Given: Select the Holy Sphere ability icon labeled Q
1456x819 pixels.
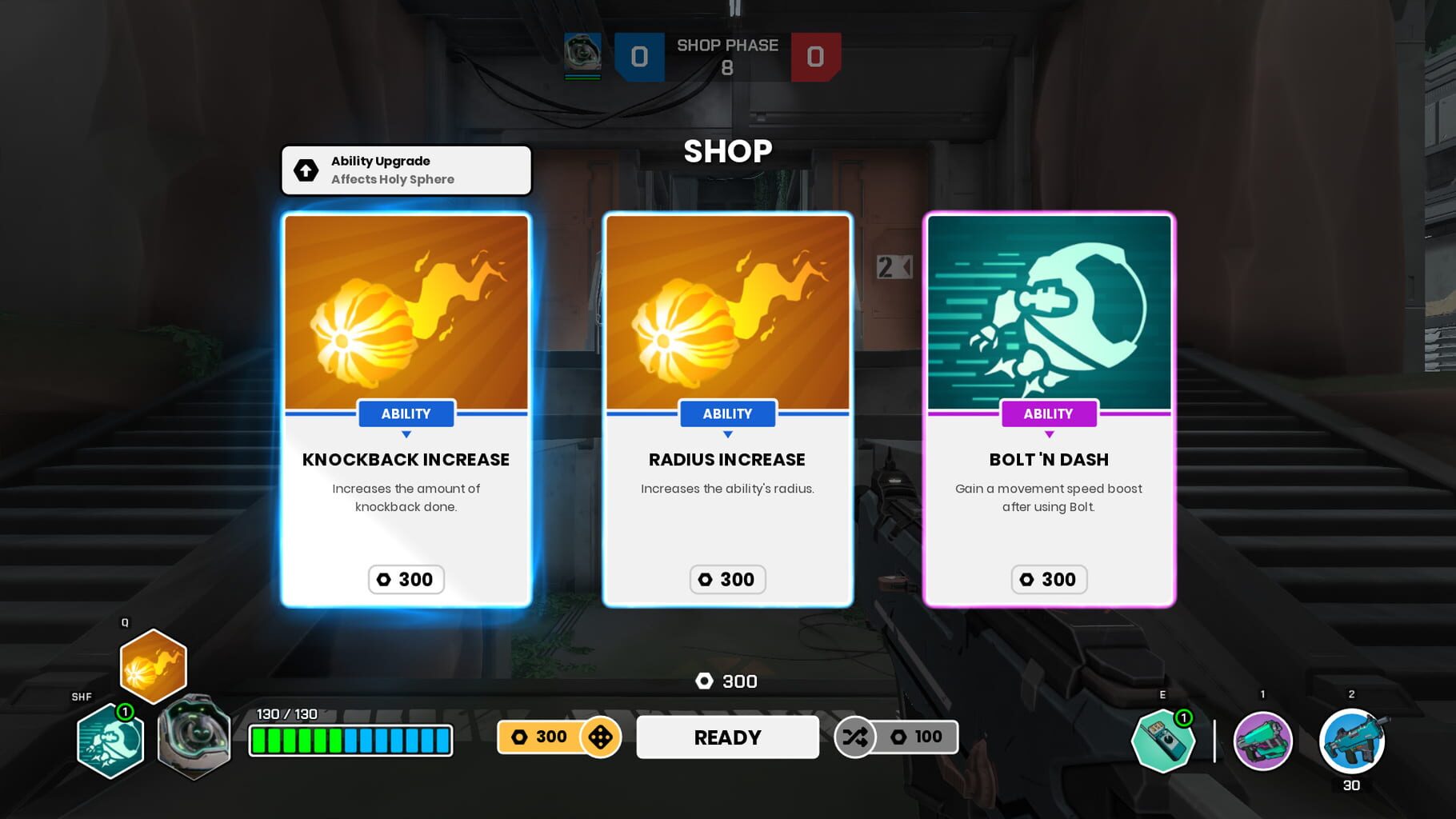Looking at the screenshot, I should [x=153, y=667].
